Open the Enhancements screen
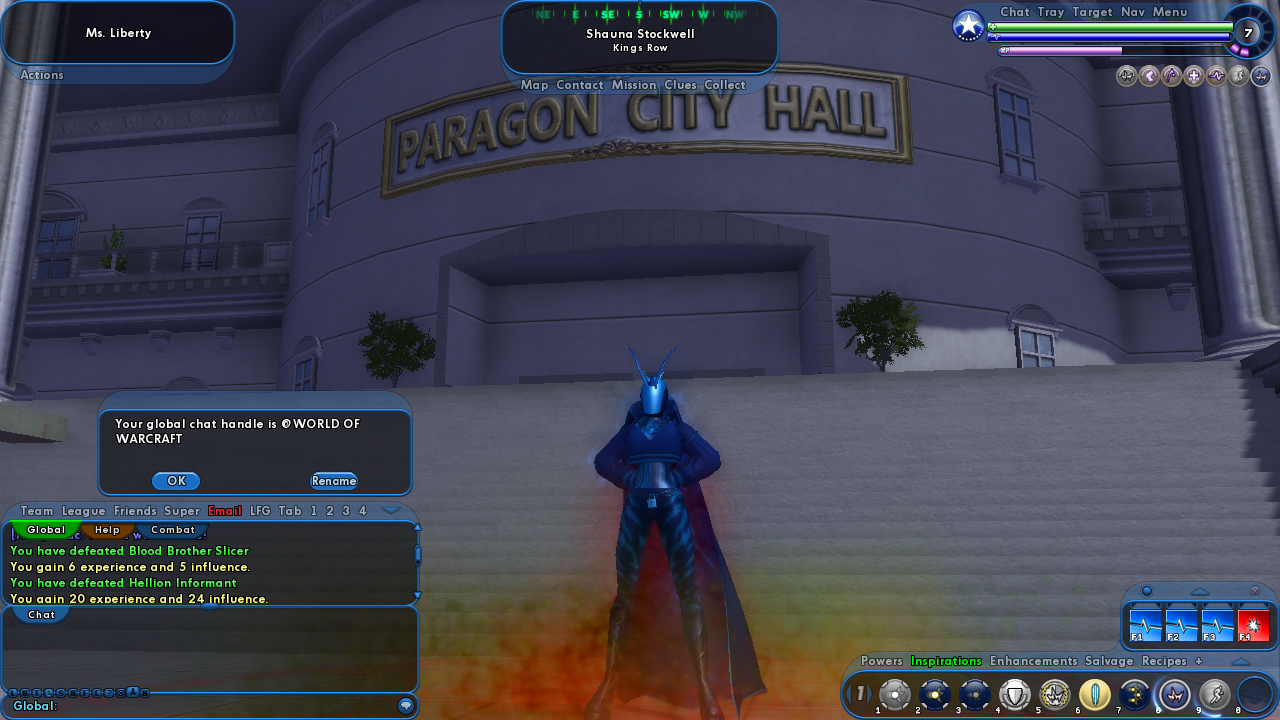 [1034, 661]
